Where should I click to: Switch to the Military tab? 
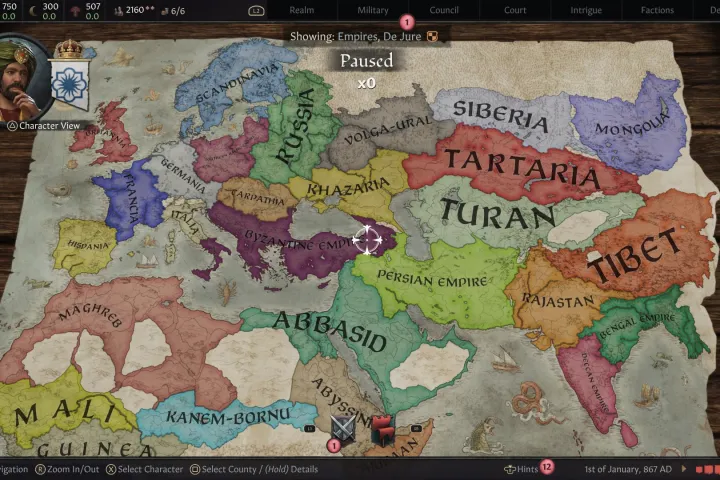point(373,10)
